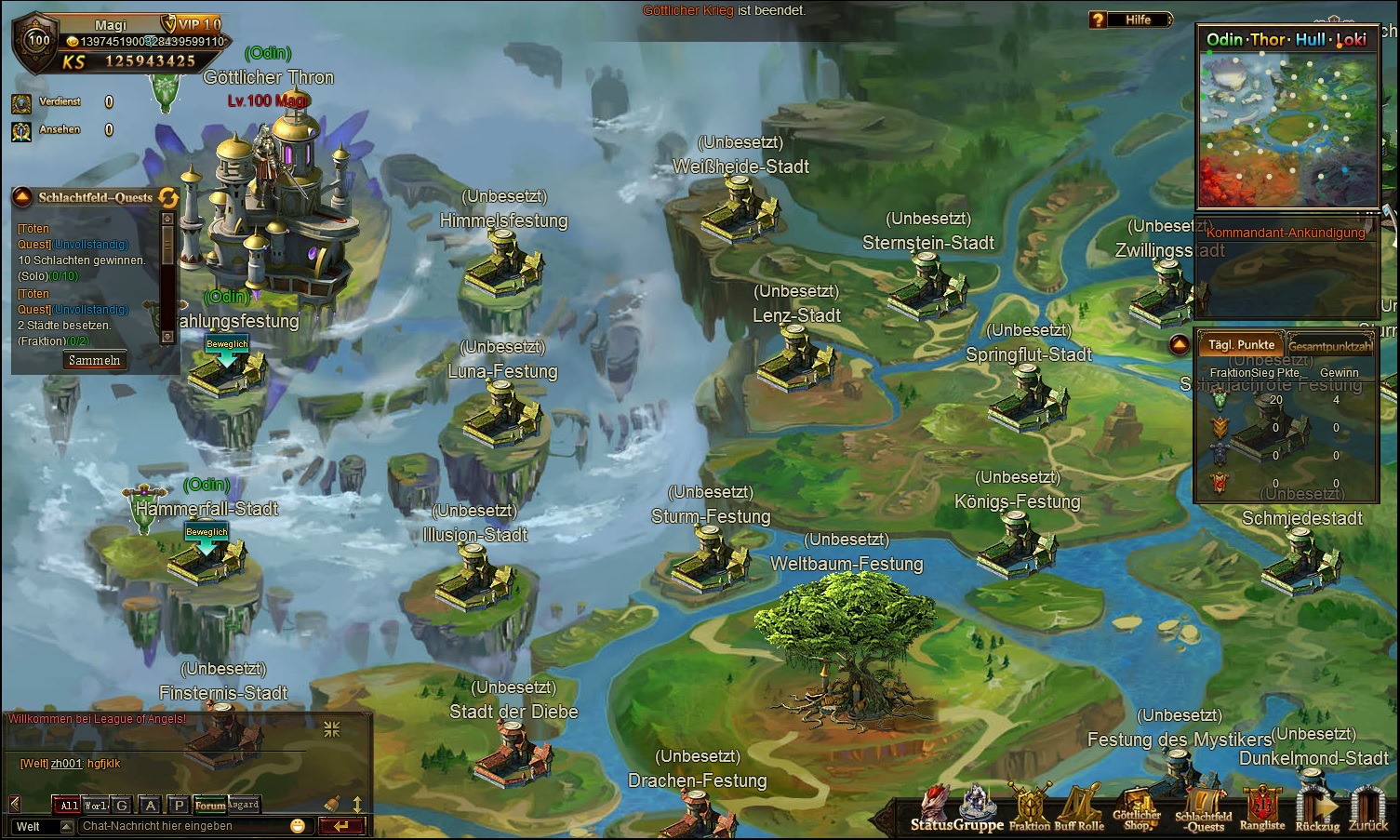Open the Welt chat channel dropdown
Screen dimensions: 1400x840
(66, 826)
